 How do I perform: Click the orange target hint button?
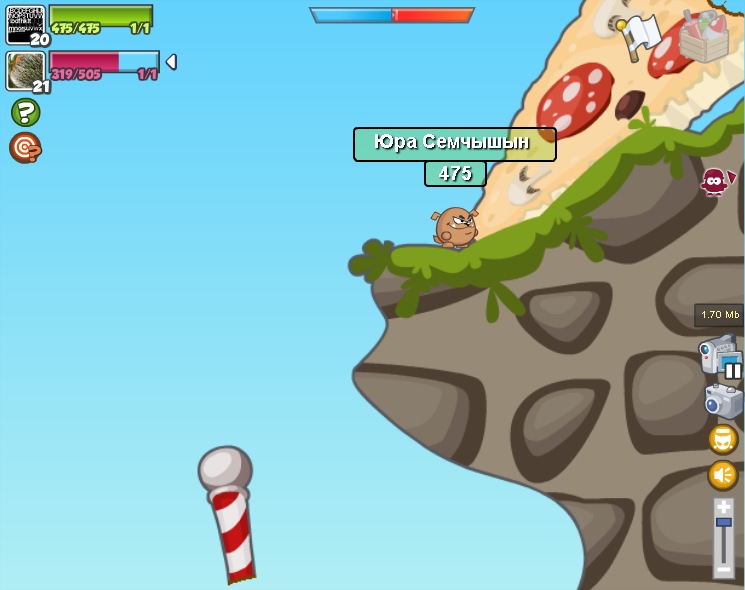(25, 148)
